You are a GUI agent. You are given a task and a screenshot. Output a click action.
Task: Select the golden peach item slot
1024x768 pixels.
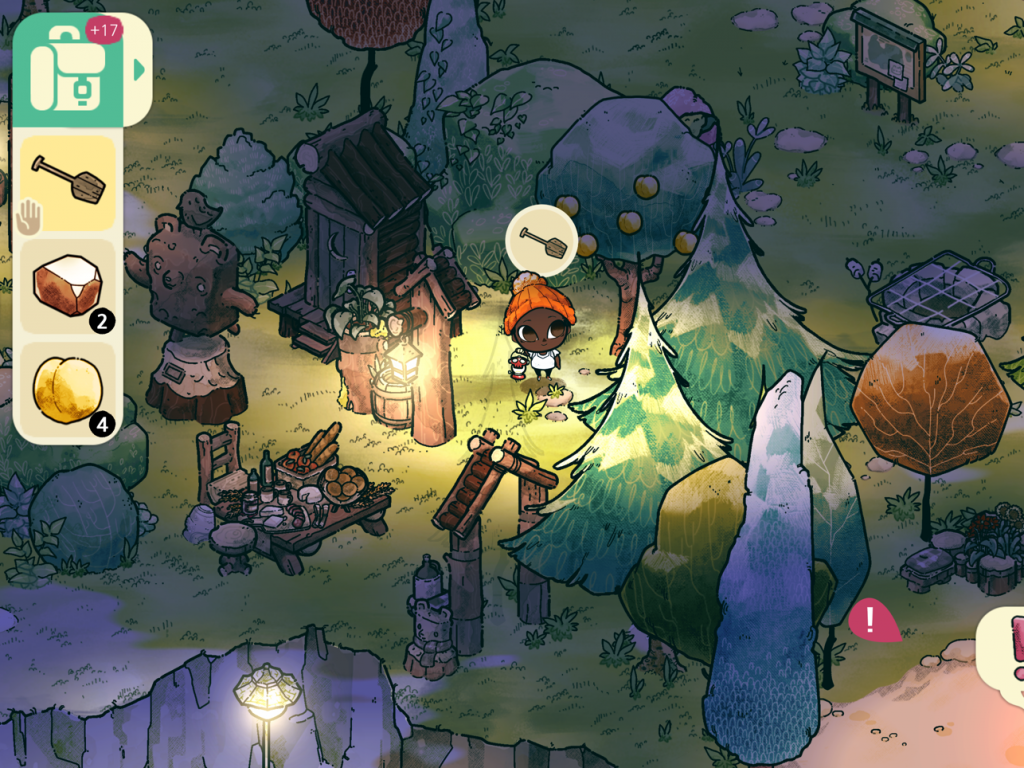pos(68,389)
